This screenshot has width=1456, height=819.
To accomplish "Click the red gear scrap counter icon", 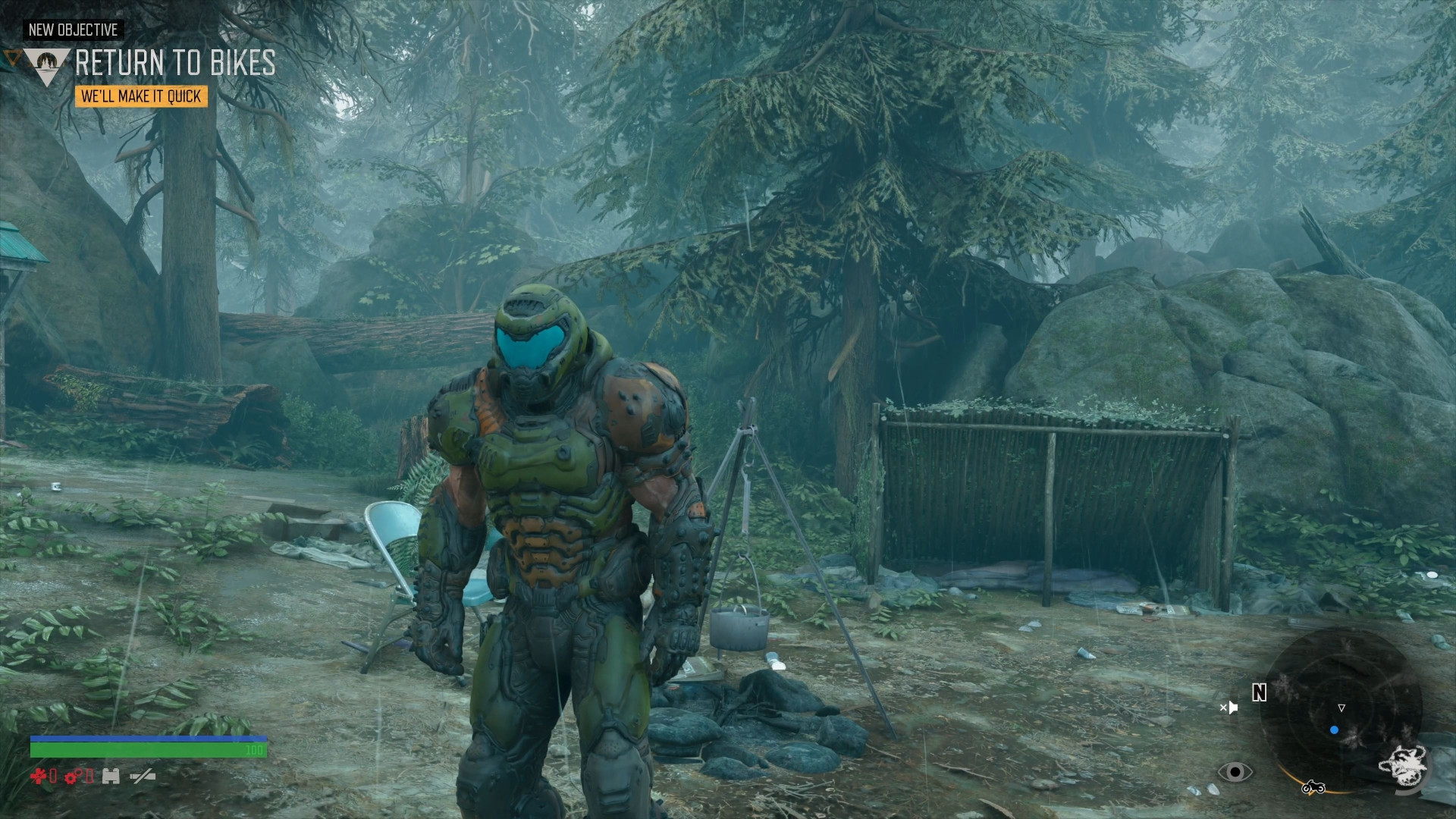I will click(x=71, y=777).
